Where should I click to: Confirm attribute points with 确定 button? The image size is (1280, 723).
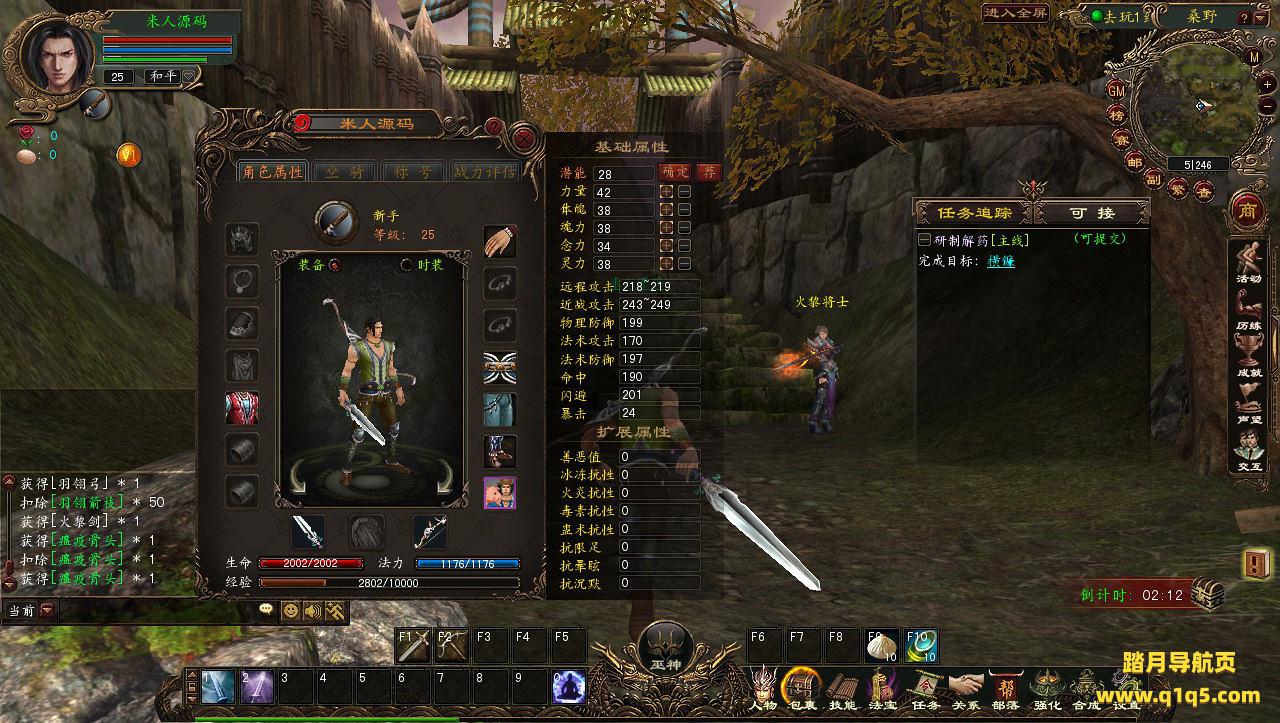[675, 173]
